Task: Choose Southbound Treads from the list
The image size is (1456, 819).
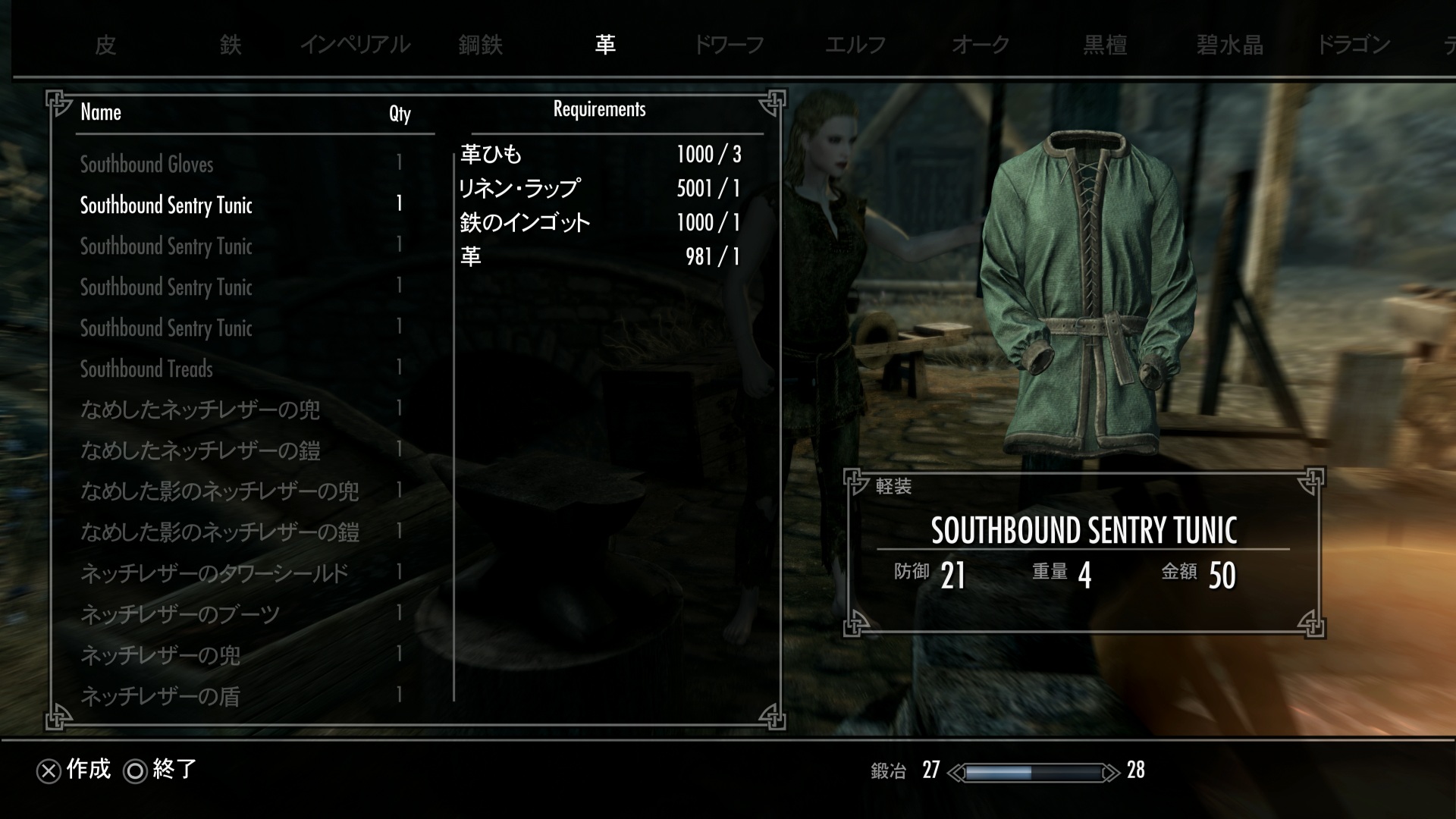Action: [147, 369]
